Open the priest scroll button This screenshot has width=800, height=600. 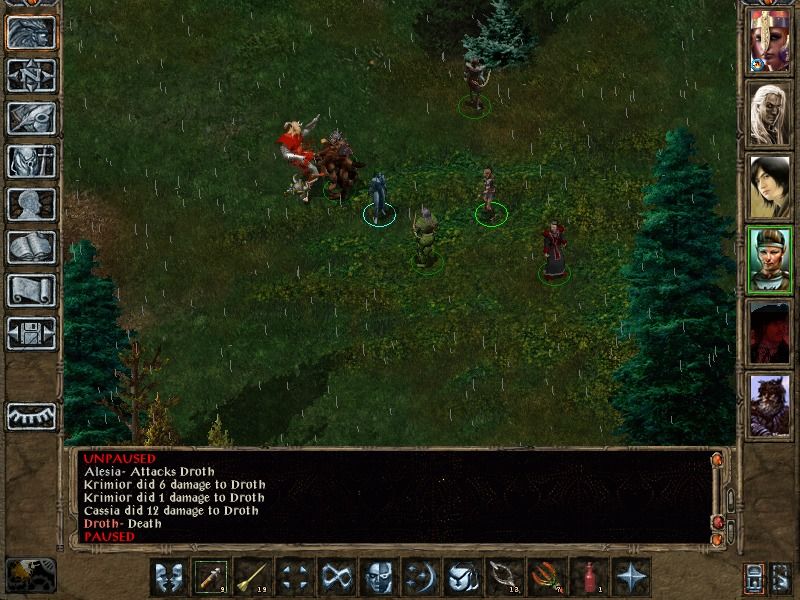pos(31,290)
